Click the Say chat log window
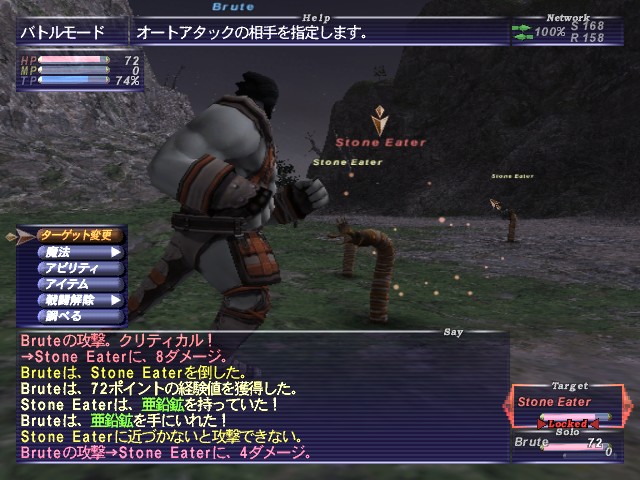Image resolution: width=640 pixels, height=480 pixels. (260, 395)
